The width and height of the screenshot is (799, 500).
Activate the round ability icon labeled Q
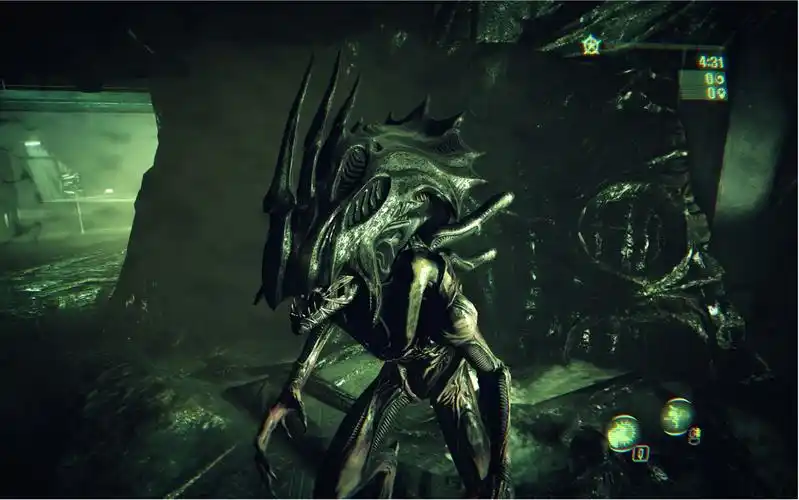(624, 432)
